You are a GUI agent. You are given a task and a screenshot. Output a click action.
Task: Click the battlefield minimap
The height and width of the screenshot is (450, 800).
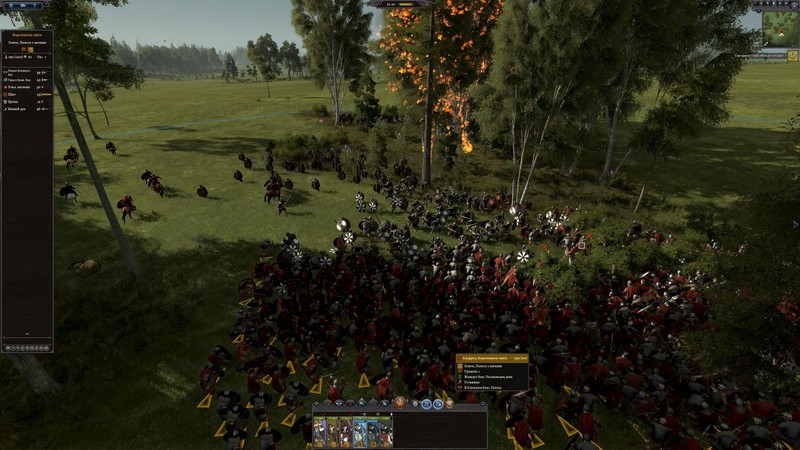(780, 29)
